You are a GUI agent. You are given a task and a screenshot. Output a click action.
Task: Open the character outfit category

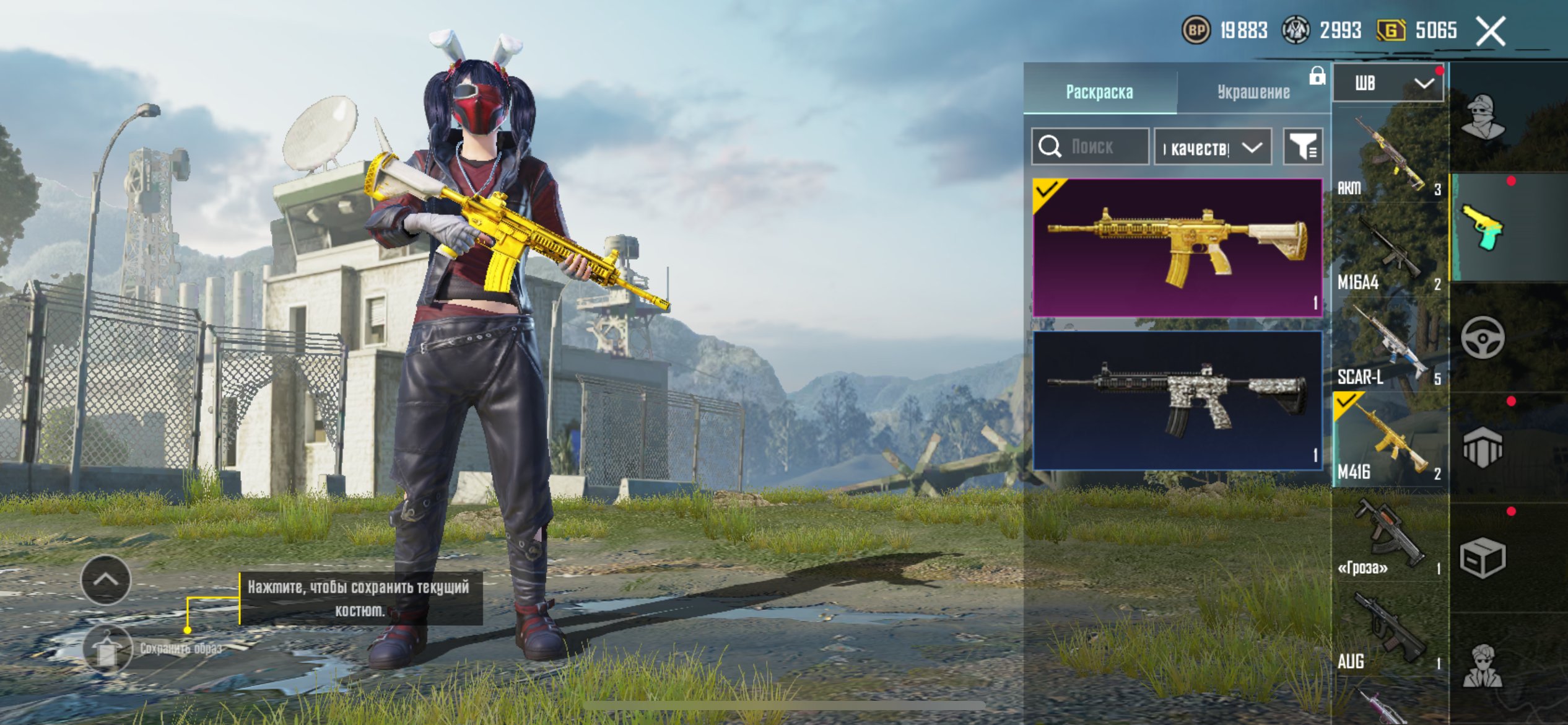(x=1483, y=118)
